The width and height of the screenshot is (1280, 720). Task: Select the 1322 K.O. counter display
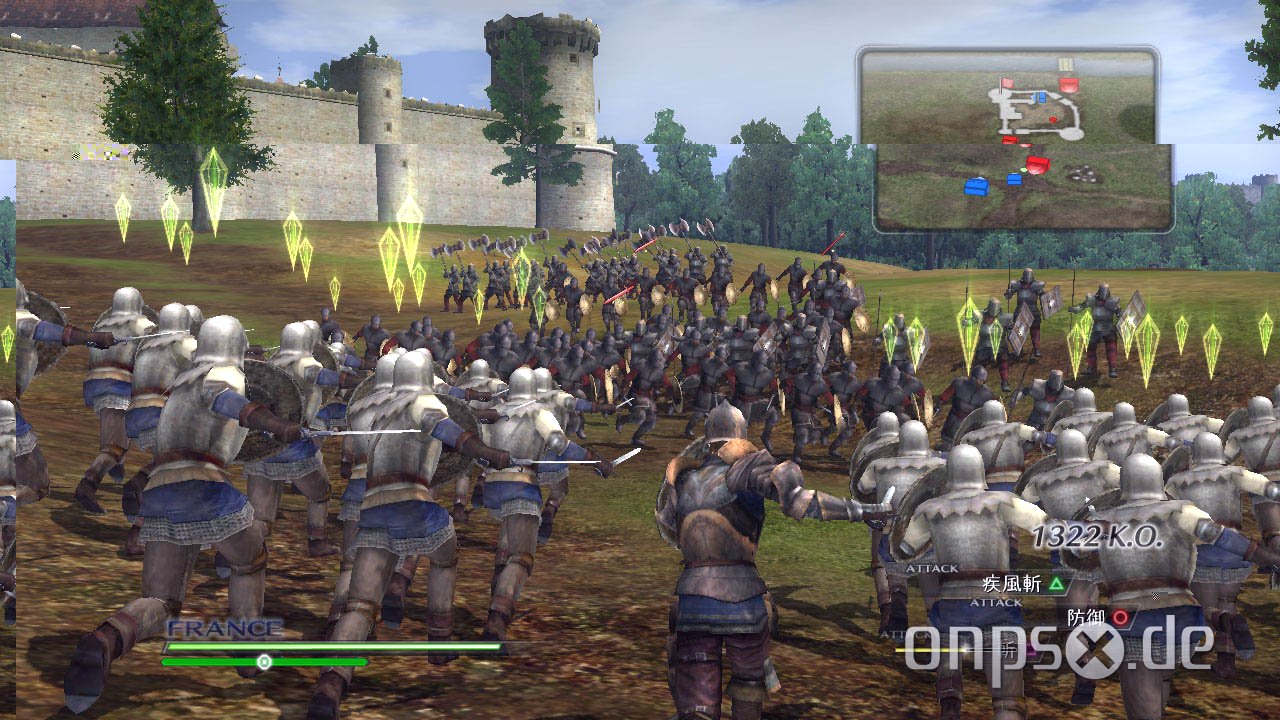pos(1100,535)
